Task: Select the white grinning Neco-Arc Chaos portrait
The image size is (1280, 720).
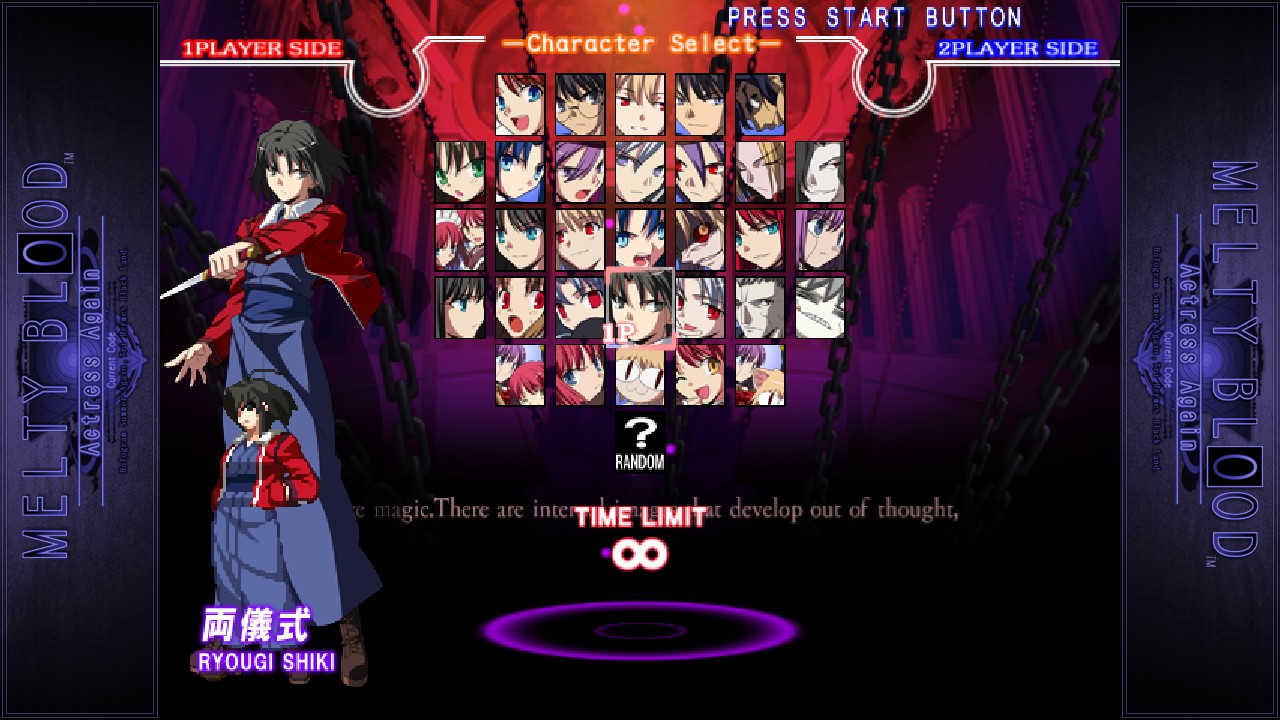Action: pyautogui.click(x=820, y=307)
